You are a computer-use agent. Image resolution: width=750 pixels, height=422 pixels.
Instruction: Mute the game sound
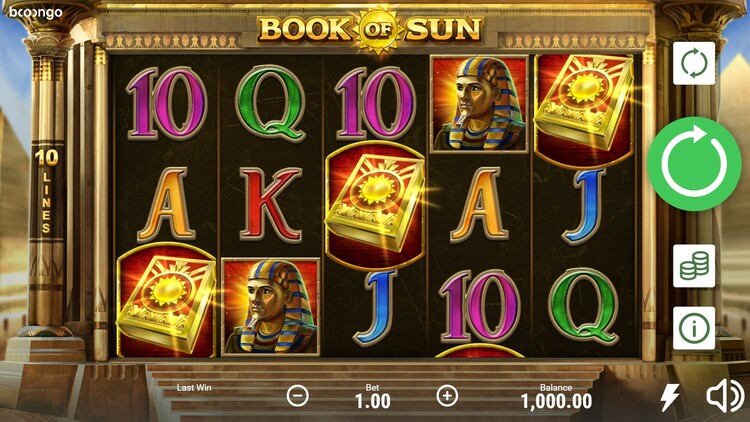click(x=724, y=397)
